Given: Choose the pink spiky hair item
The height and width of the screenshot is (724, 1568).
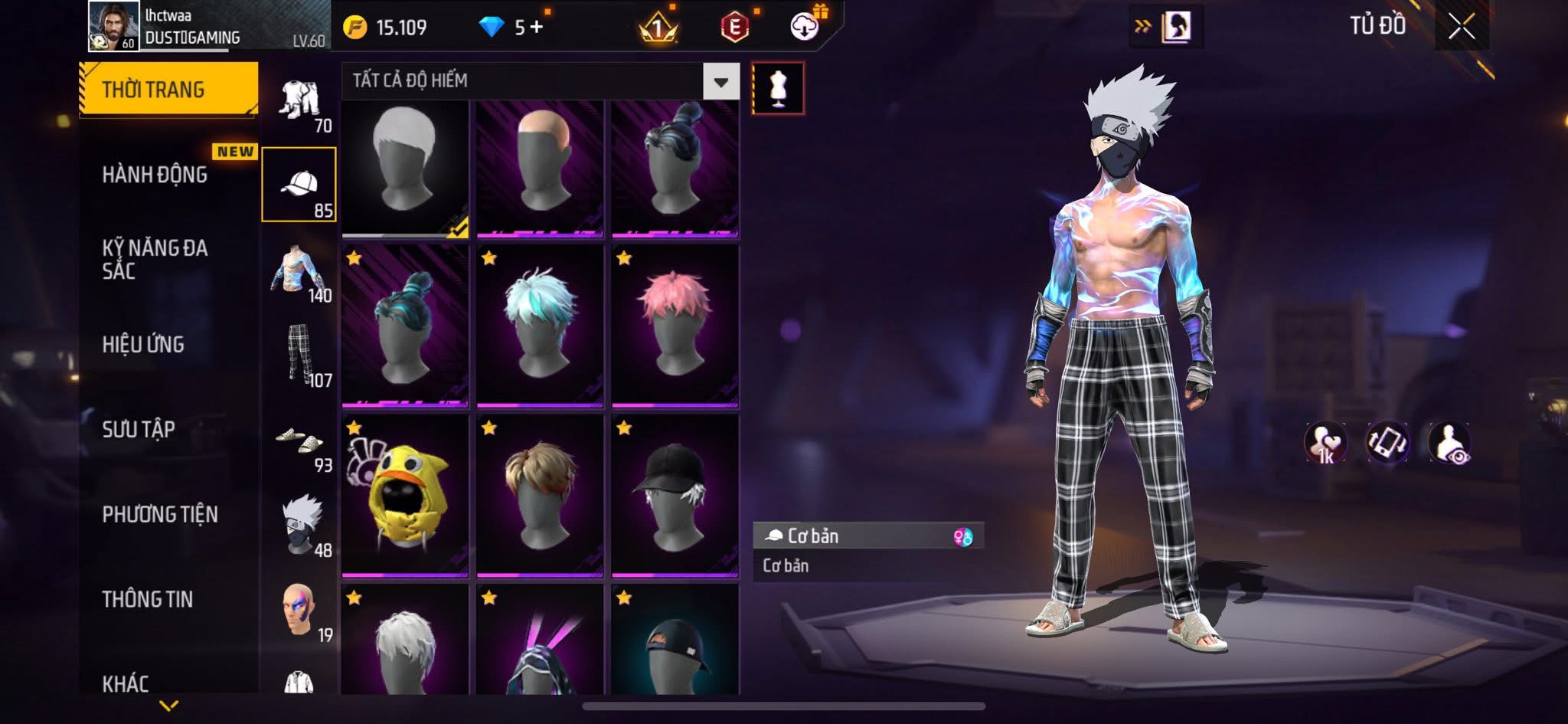Looking at the screenshot, I should pyautogui.click(x=675, y=325).
